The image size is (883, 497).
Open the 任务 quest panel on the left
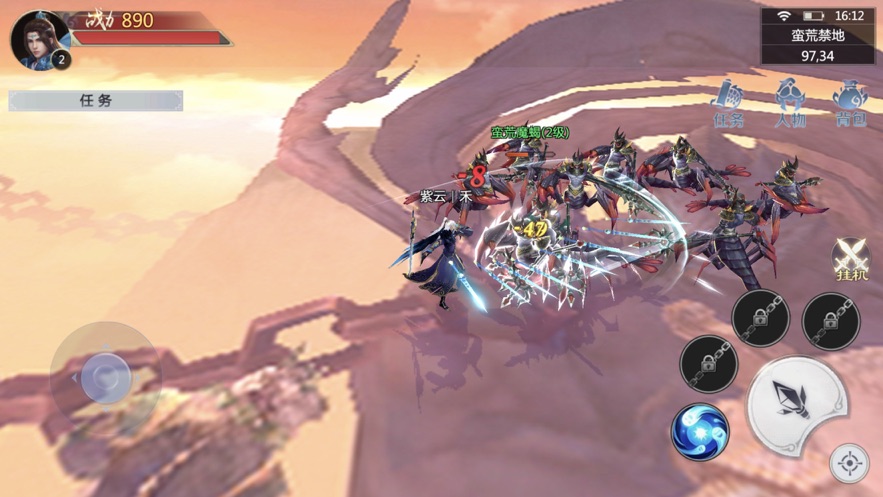[x=96, y=101]
